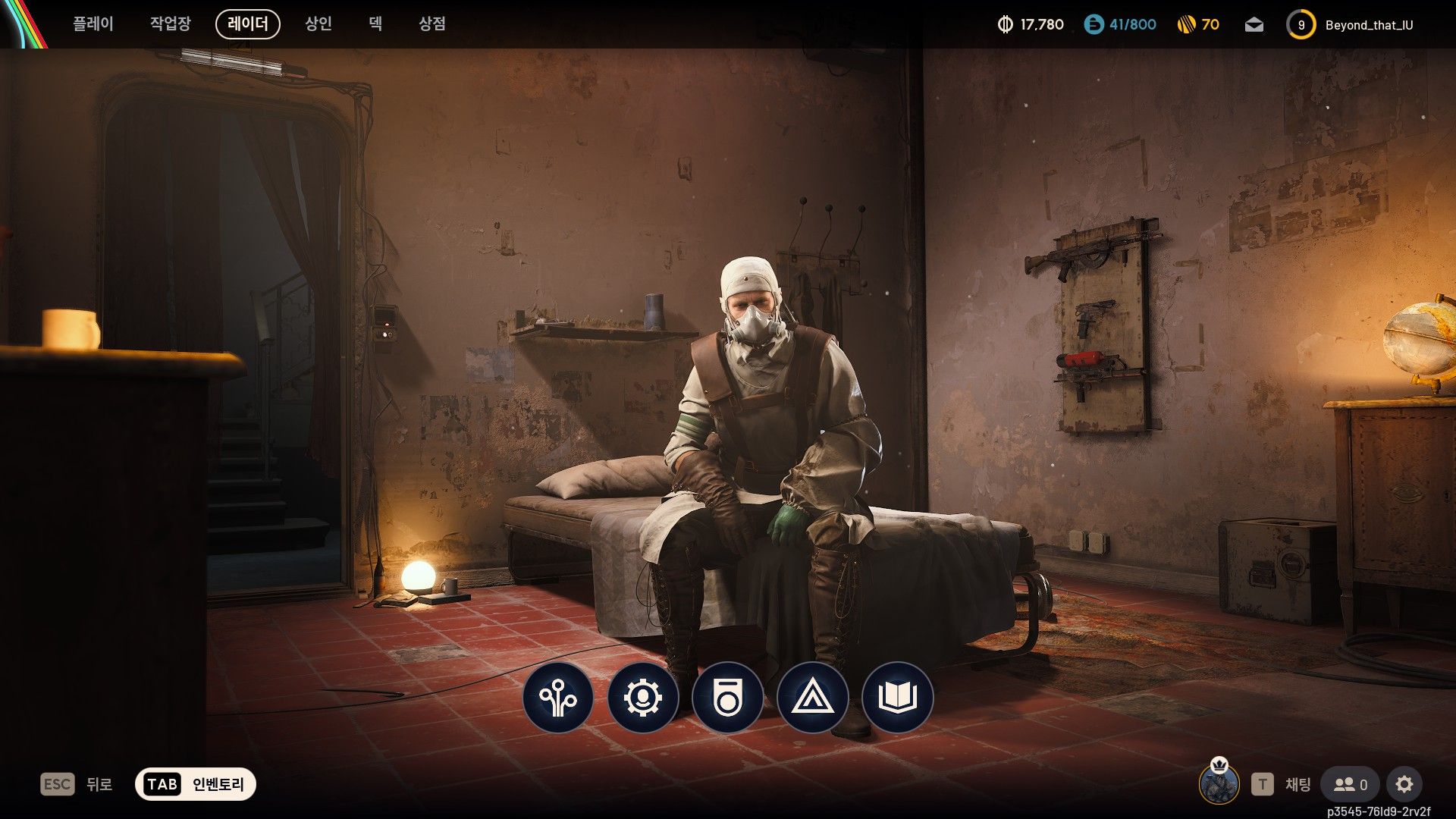Open the skill tree branch icon
The image size is (1456, 819).
pyautogui.click(x=558, y=698)
